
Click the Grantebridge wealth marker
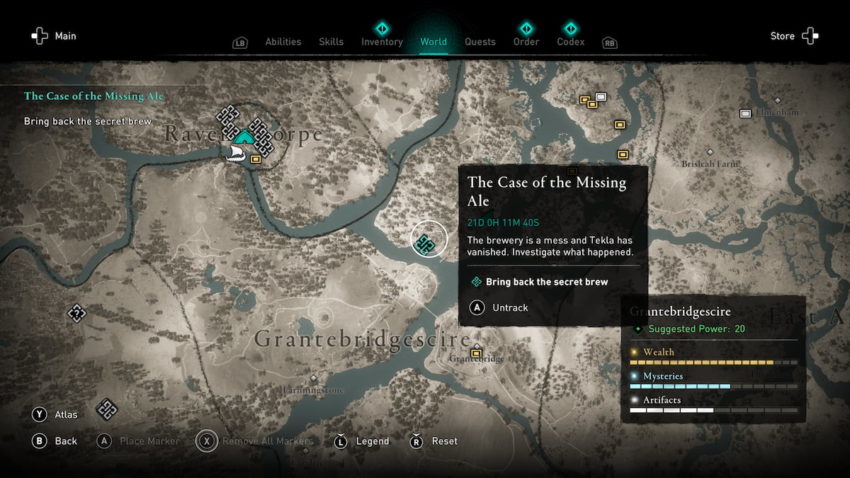point(476,352)
